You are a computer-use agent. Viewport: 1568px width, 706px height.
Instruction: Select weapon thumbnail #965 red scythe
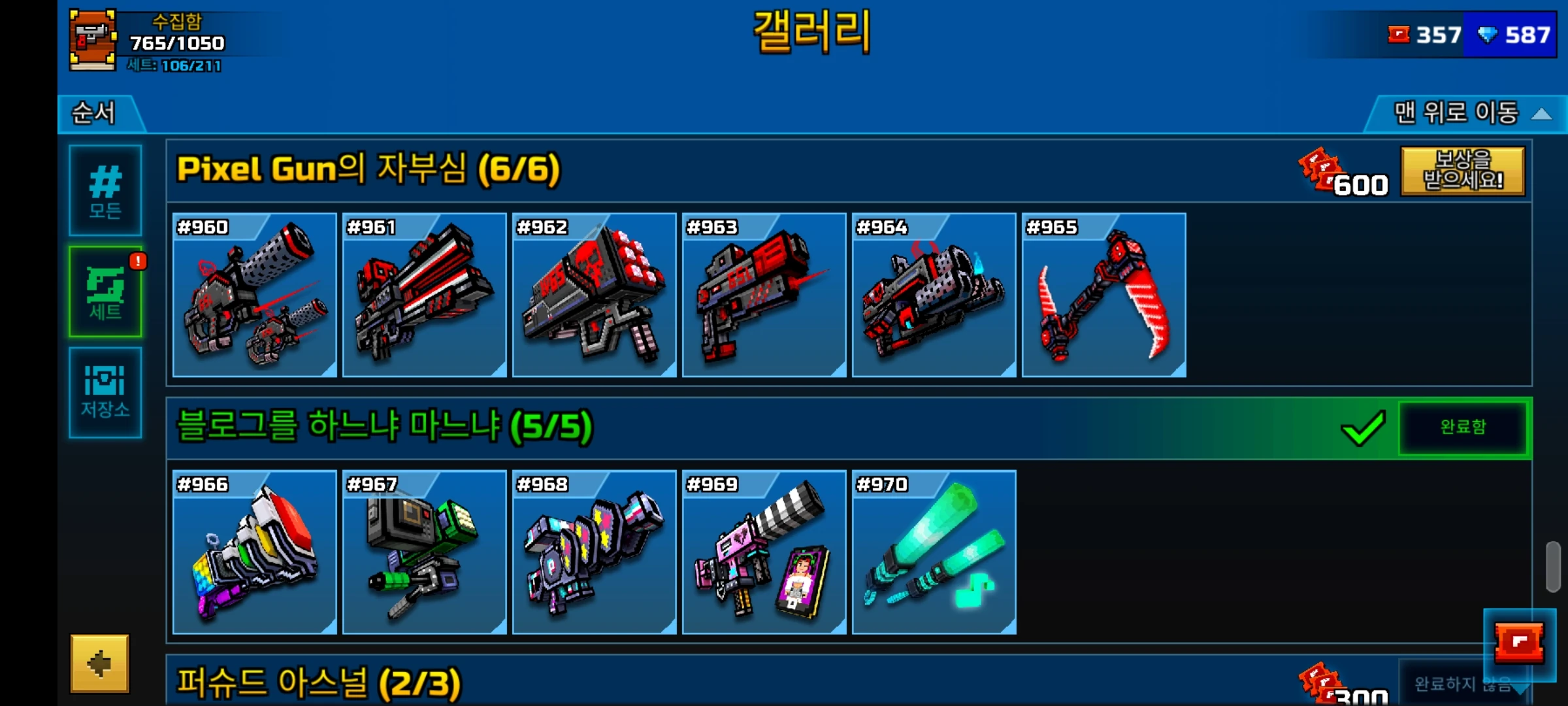pyautogui.click(x=1103, y=294)
